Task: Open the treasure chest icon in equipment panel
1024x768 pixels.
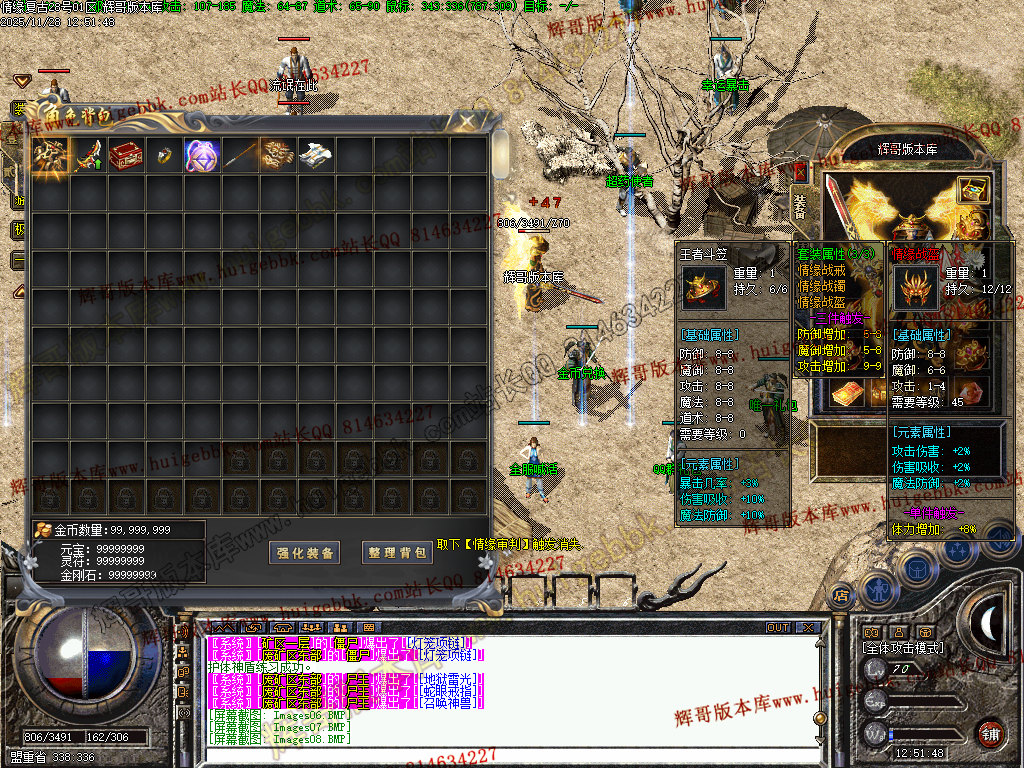Action: tap(972, 189)
